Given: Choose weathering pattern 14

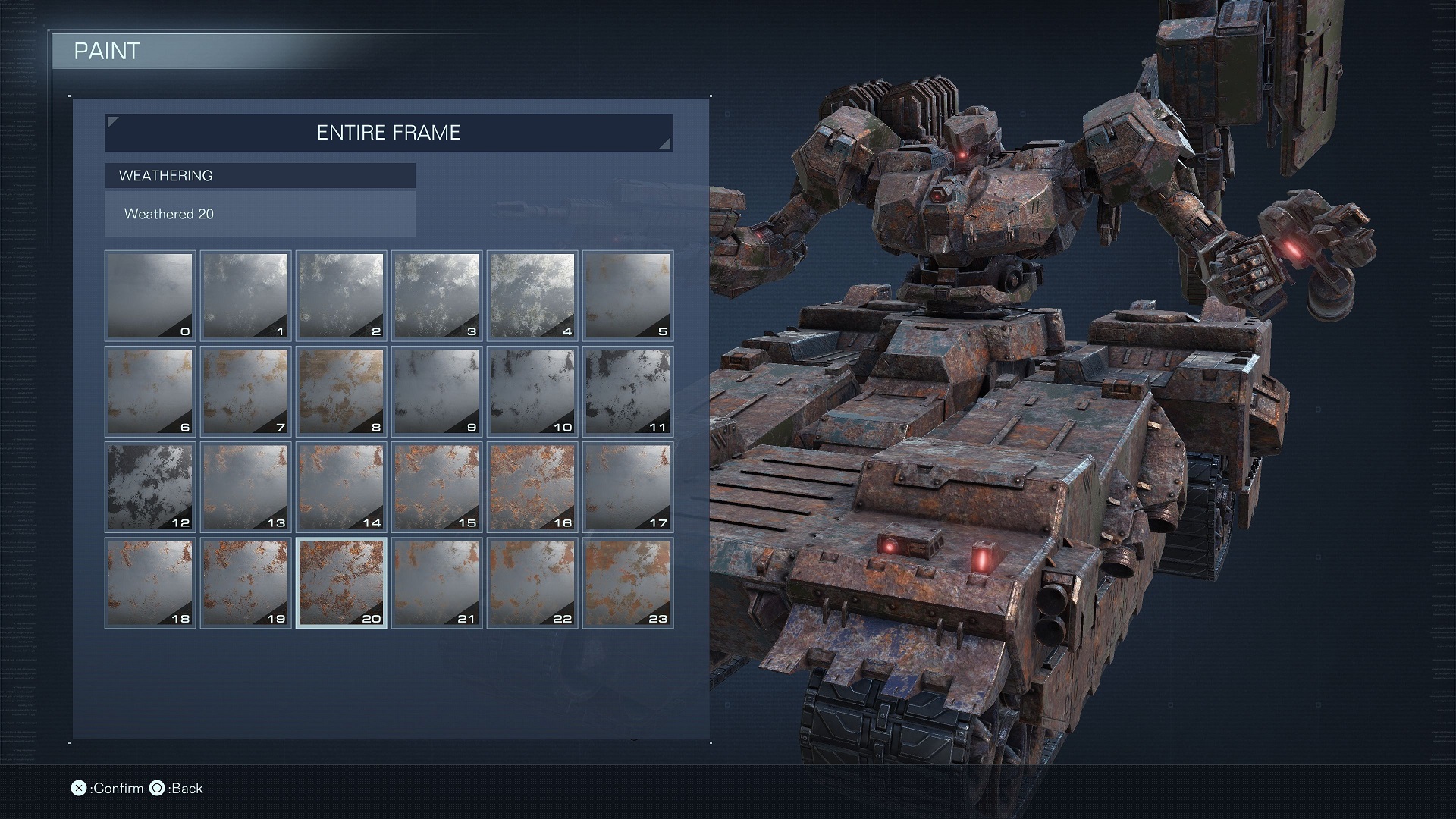Looking at the screenshot, I should 341,487.
